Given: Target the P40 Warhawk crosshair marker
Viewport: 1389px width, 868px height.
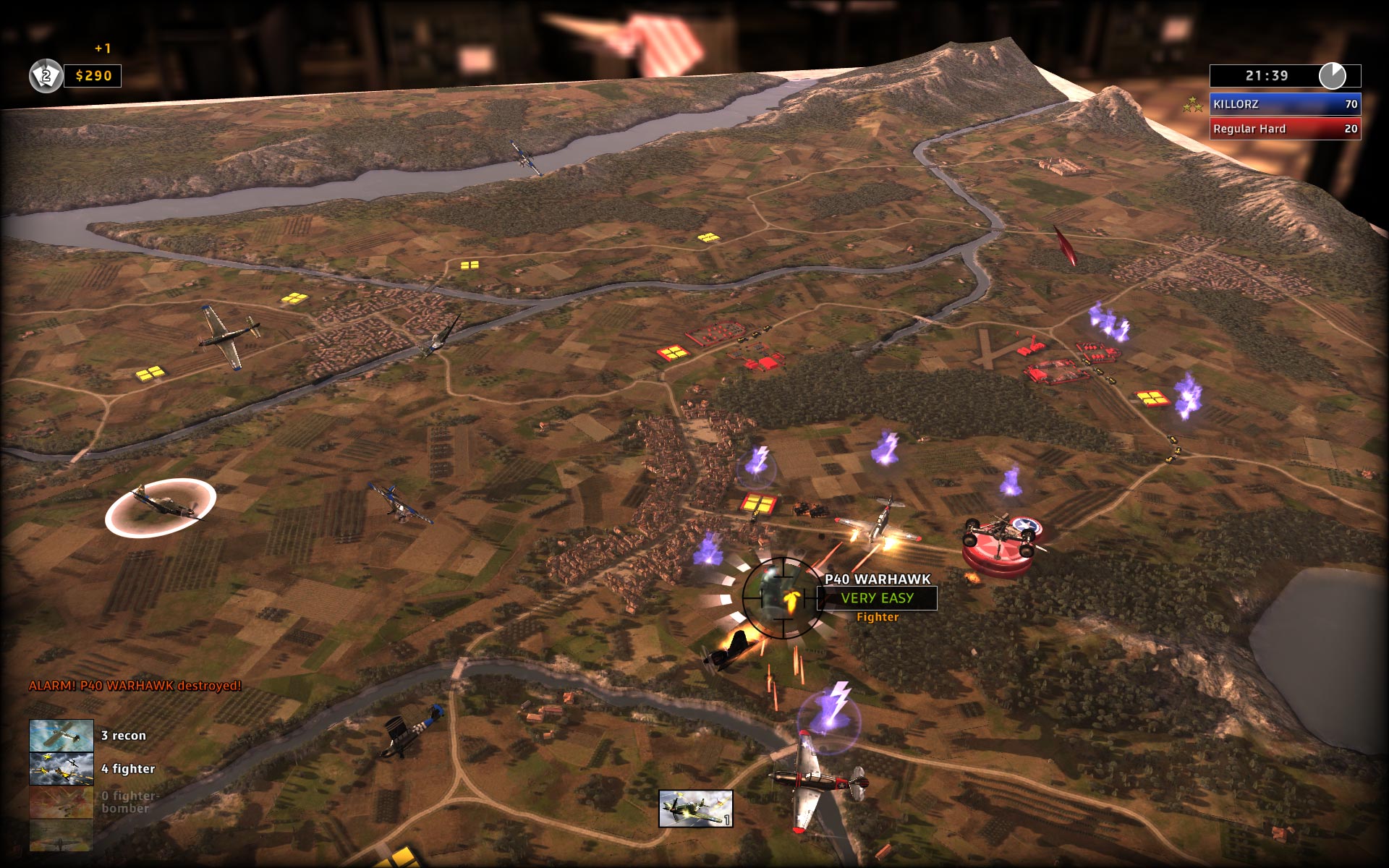Looking at the screenshot, I should (781, 598).
